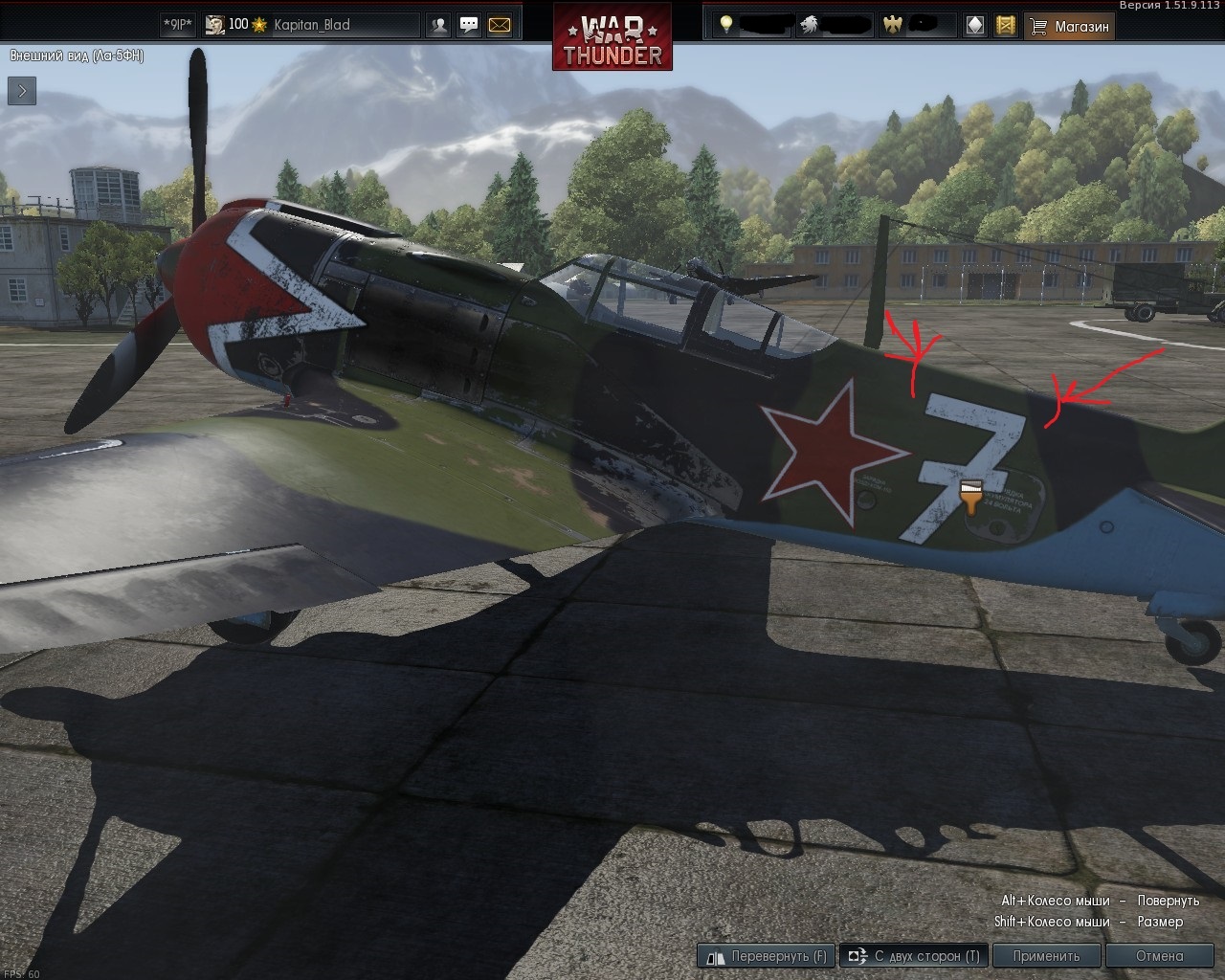Click the Применить button
1225x980 pixels.
[x=1046, y=955]
